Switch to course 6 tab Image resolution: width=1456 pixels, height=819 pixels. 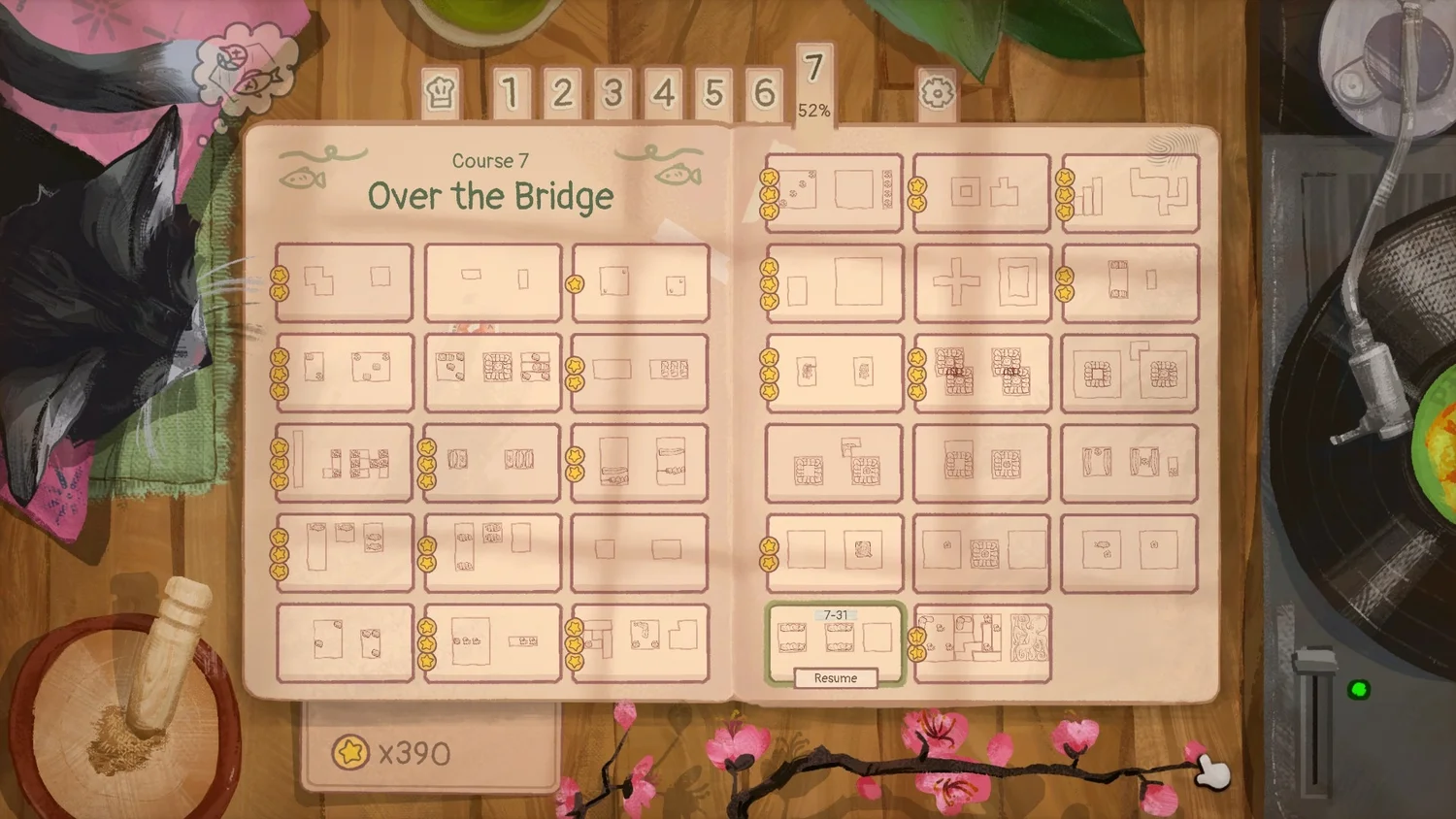tap(765, 93)
